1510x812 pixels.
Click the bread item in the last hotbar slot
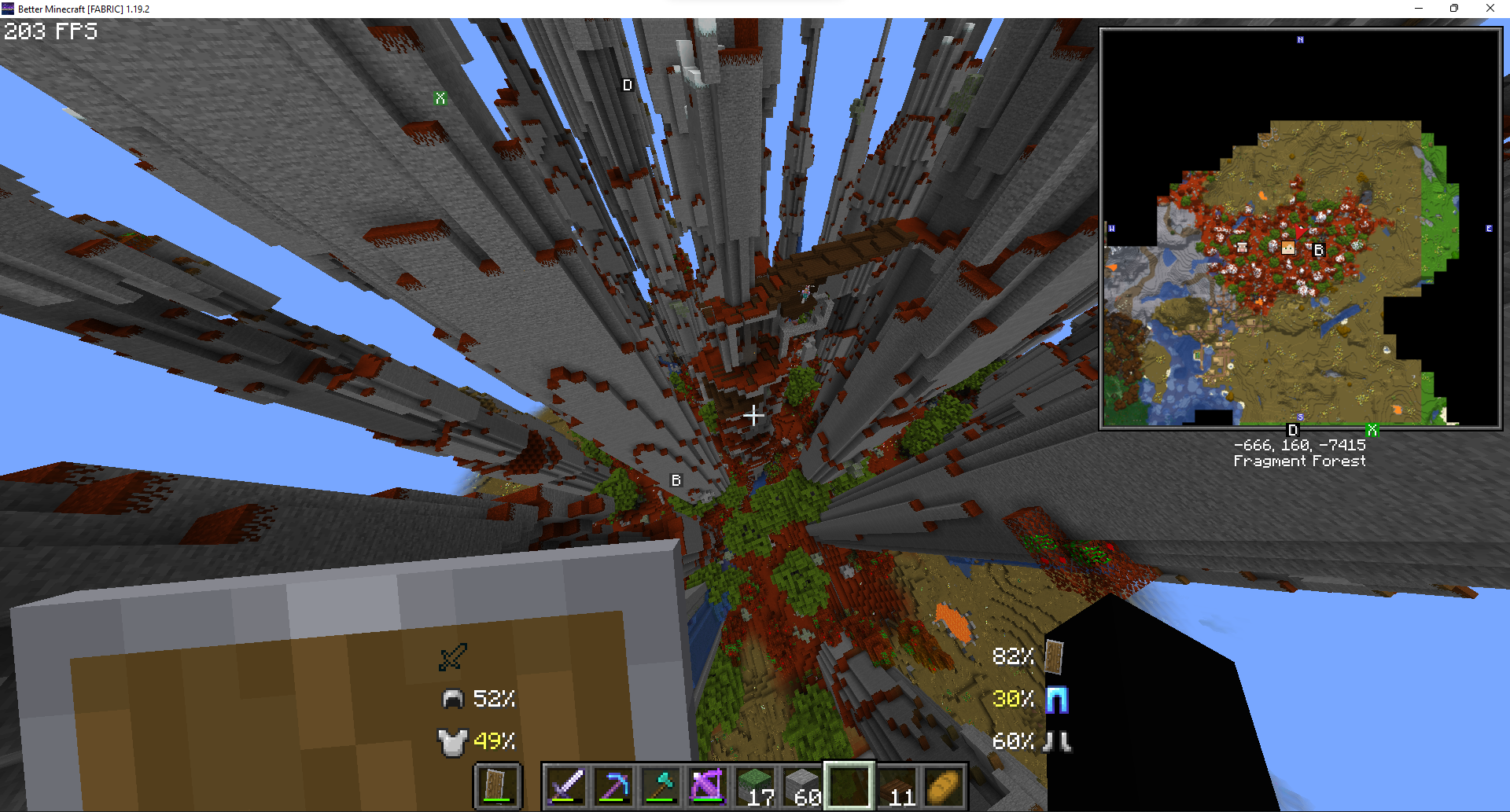(x=943, y=784)
